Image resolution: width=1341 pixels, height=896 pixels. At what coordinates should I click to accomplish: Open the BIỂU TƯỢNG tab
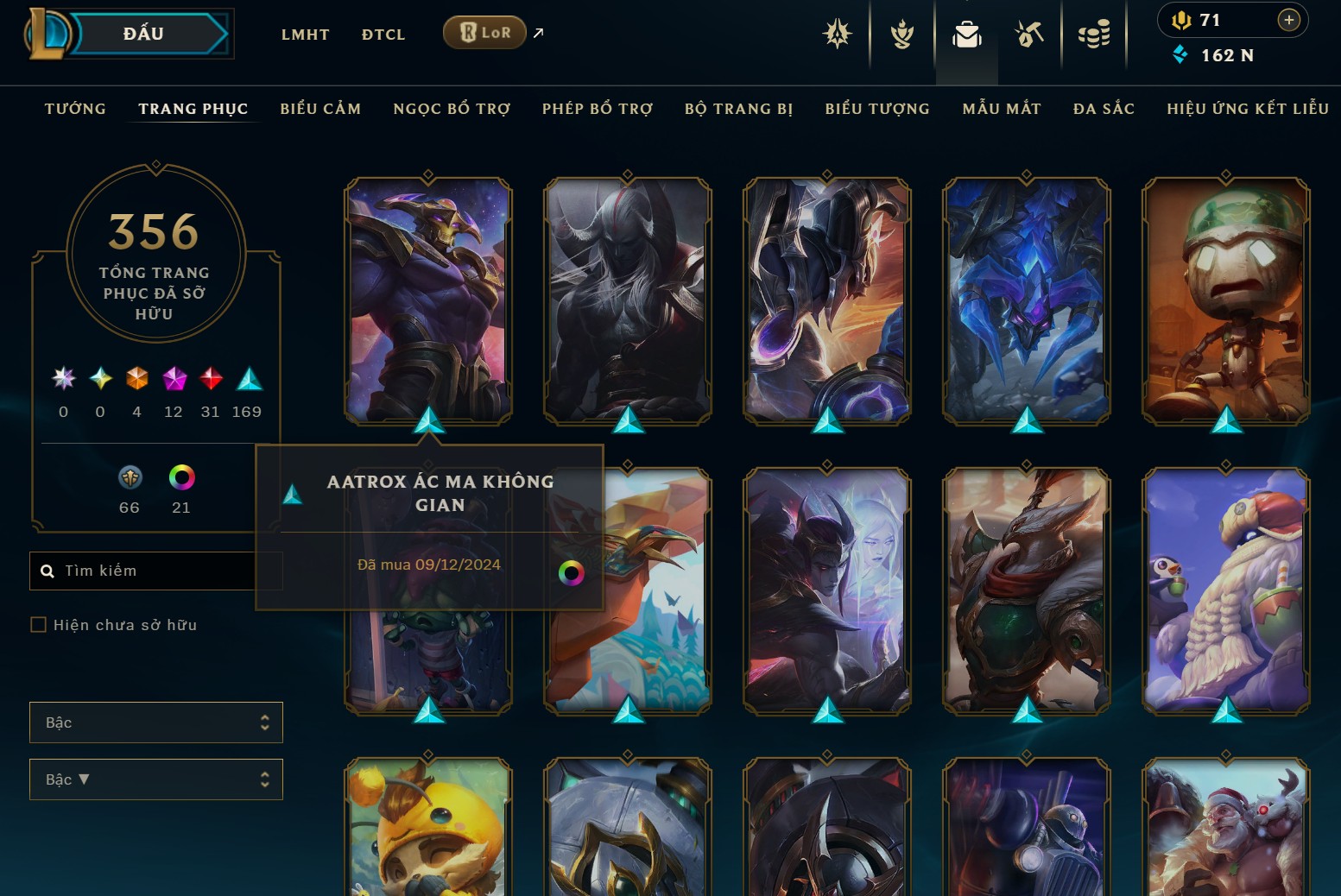(x=877, y=109)
